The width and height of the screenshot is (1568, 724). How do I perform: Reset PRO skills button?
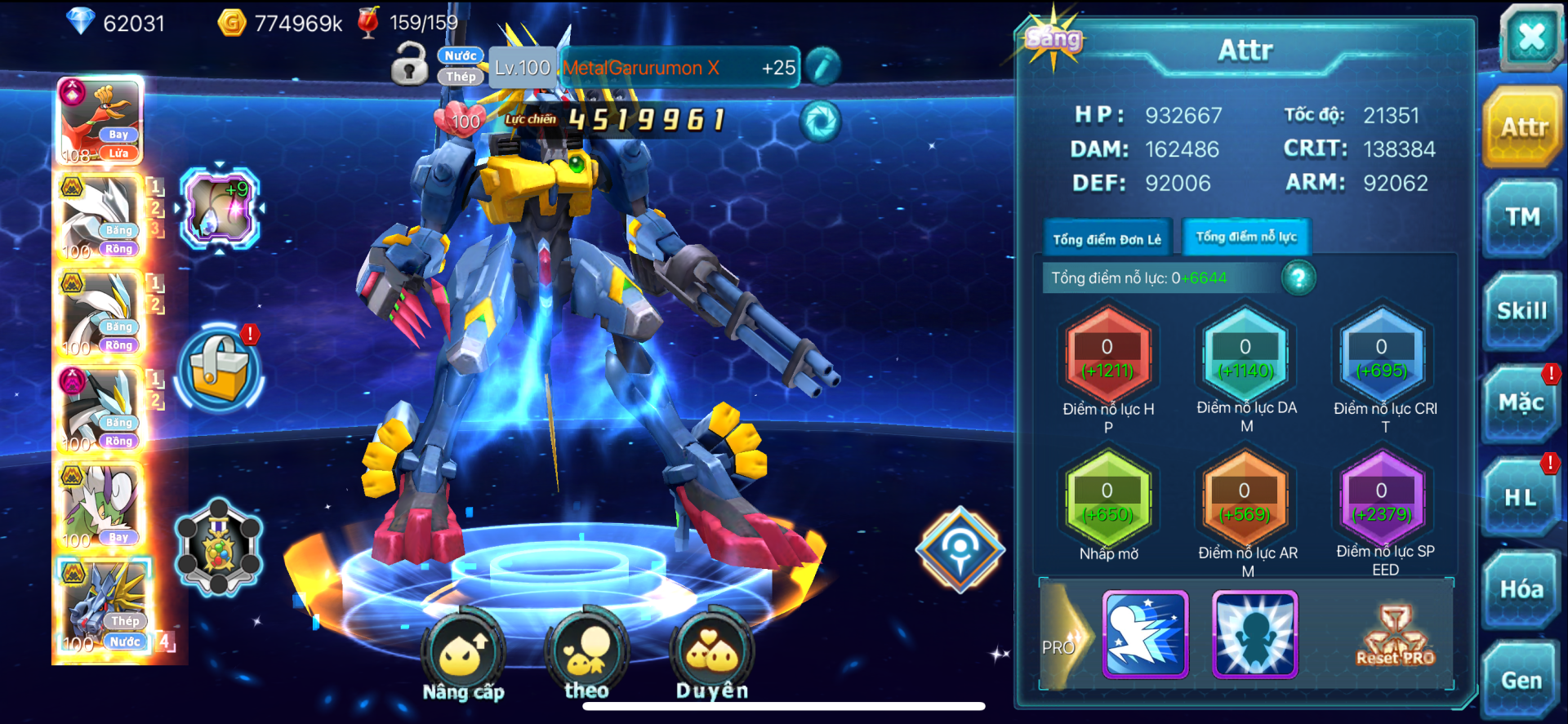[1395, 636]
